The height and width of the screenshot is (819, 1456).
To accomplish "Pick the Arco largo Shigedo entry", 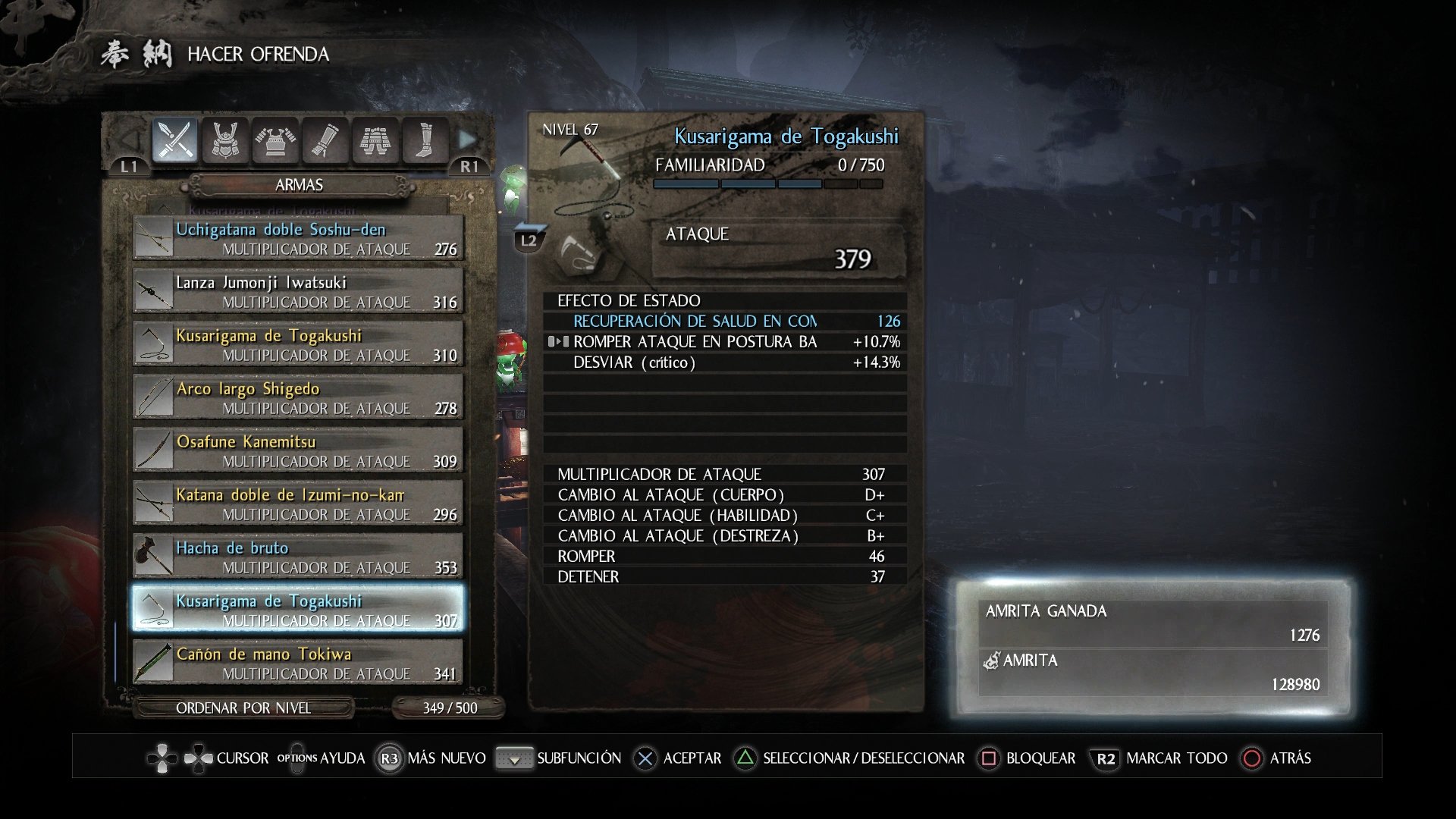I will [298, 397].
